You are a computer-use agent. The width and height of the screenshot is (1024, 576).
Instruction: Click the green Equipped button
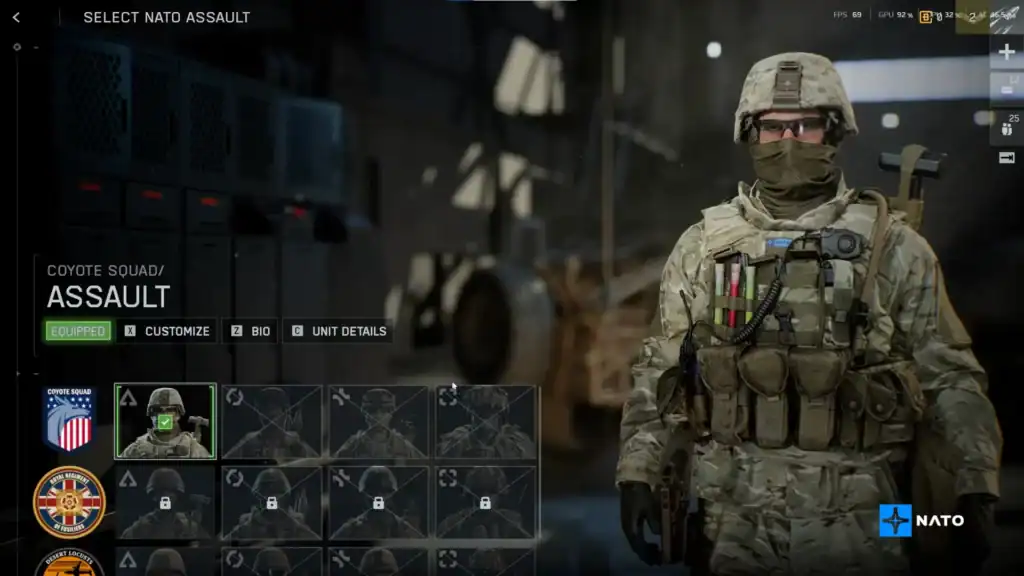pos(77,331)
